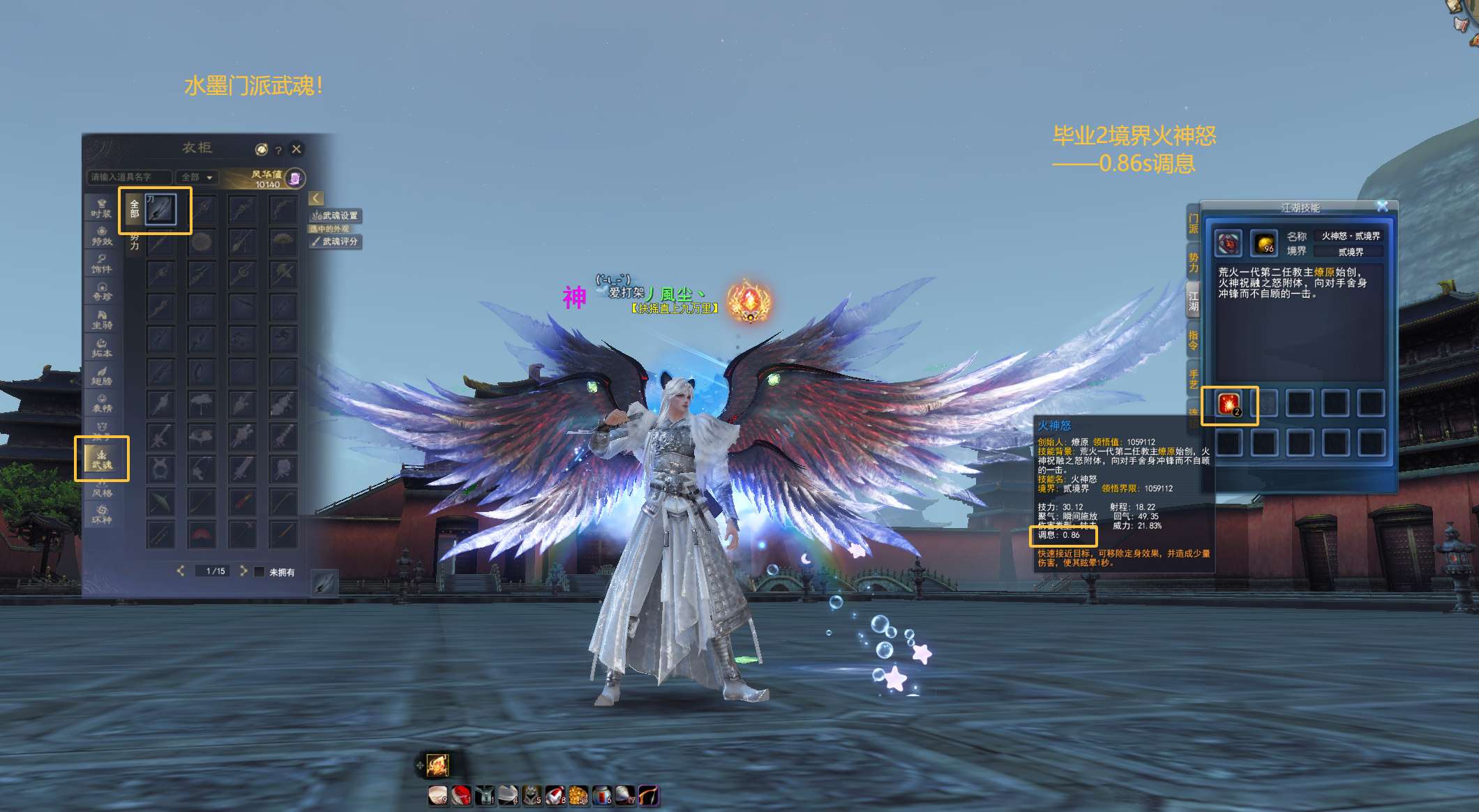Switch to the 翅膀 wings category
The height and width of the screenshot is (812, 1479).
[x=102, y=375]
